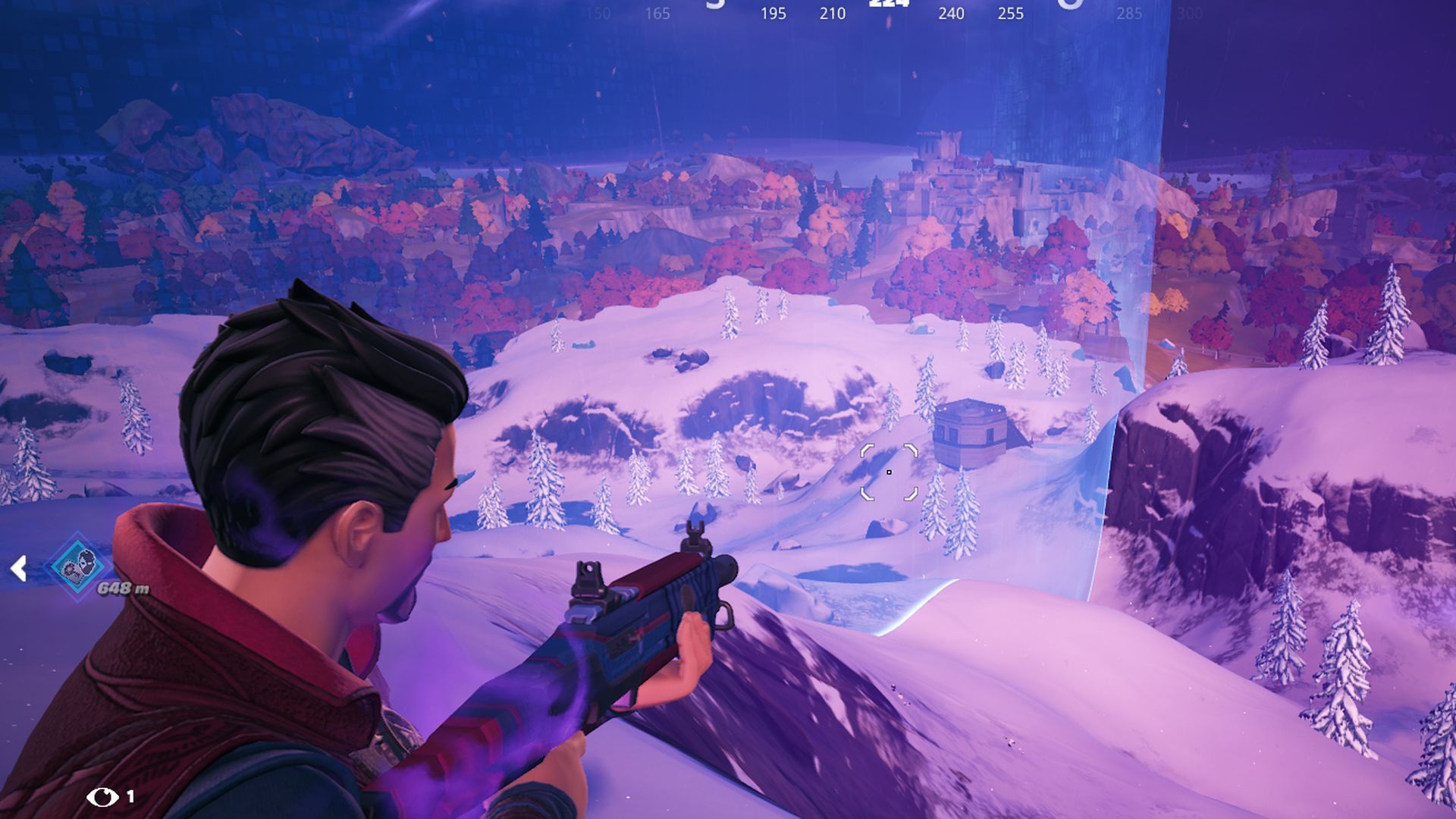Click heading 255 on the compass
The width and height of the screenshot is (1456, 819).
(1011, 12)
